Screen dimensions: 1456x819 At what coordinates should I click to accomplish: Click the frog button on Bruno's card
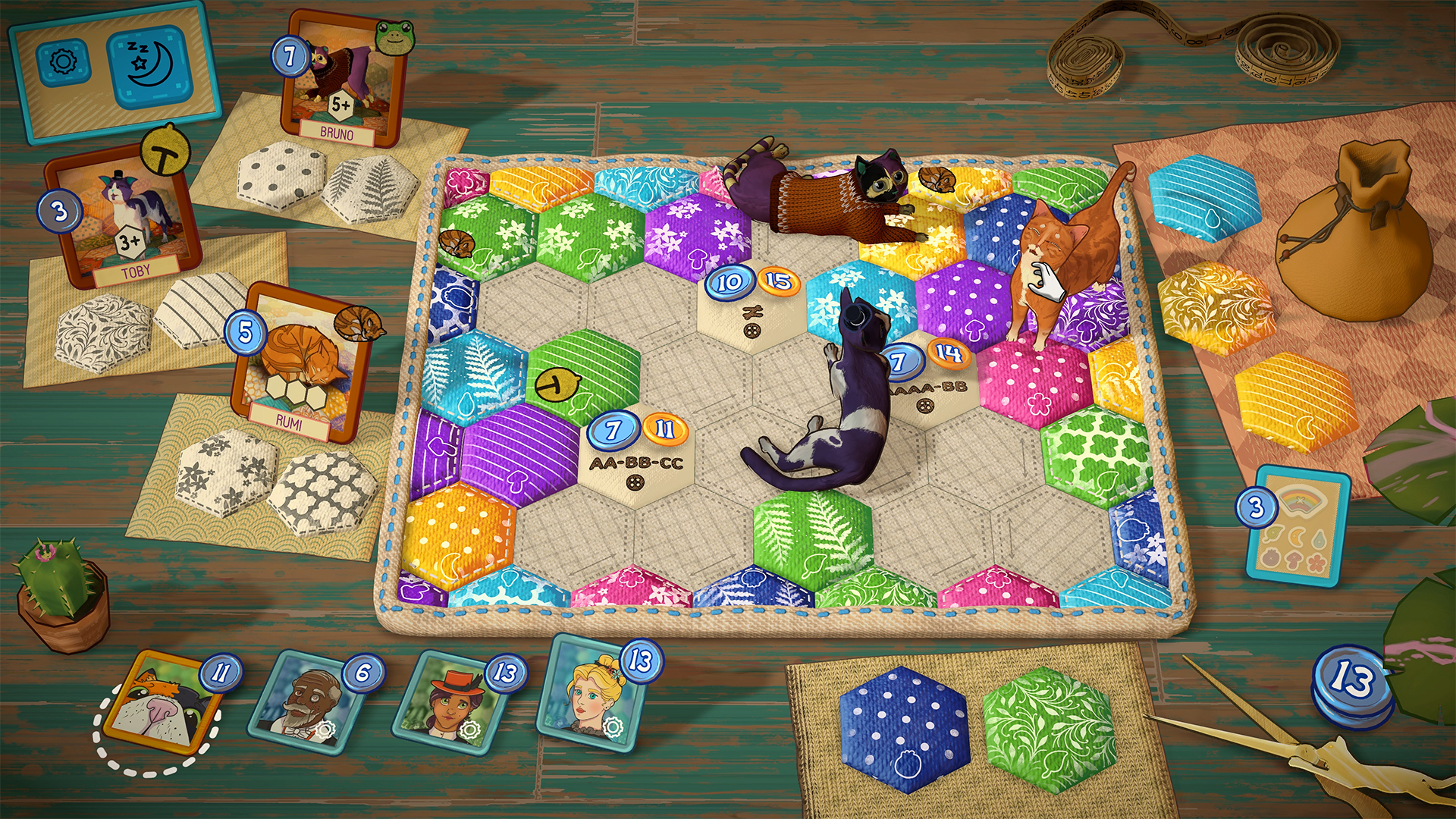pyautogui.click(x=393, y=39)
